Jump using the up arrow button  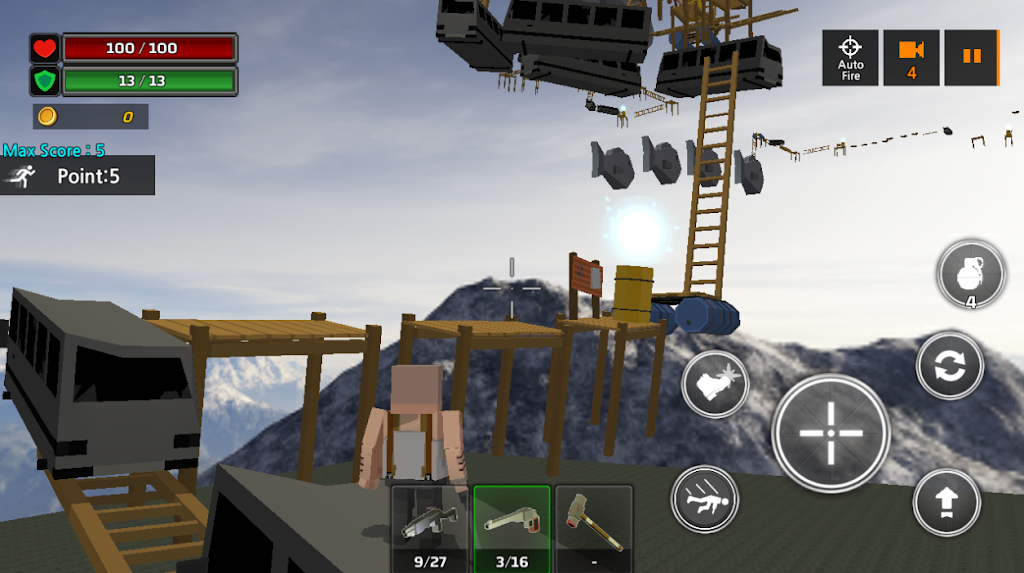tap(946, 501)
